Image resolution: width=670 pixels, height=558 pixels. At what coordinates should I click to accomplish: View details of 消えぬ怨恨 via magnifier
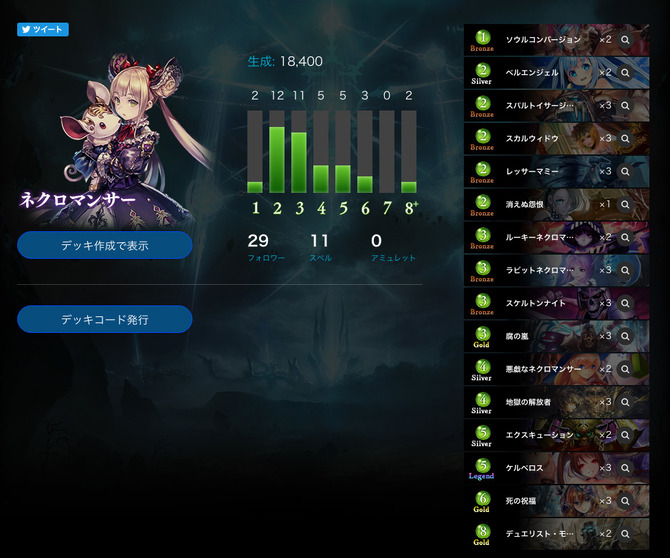625,204
